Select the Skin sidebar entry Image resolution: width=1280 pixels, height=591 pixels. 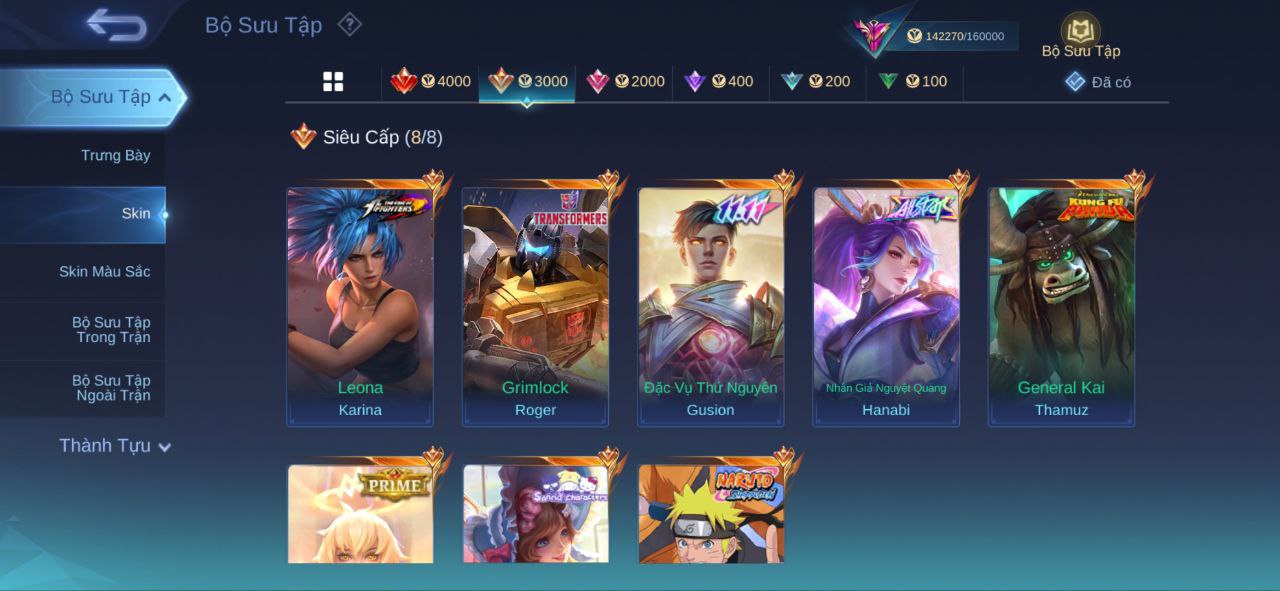135,213
